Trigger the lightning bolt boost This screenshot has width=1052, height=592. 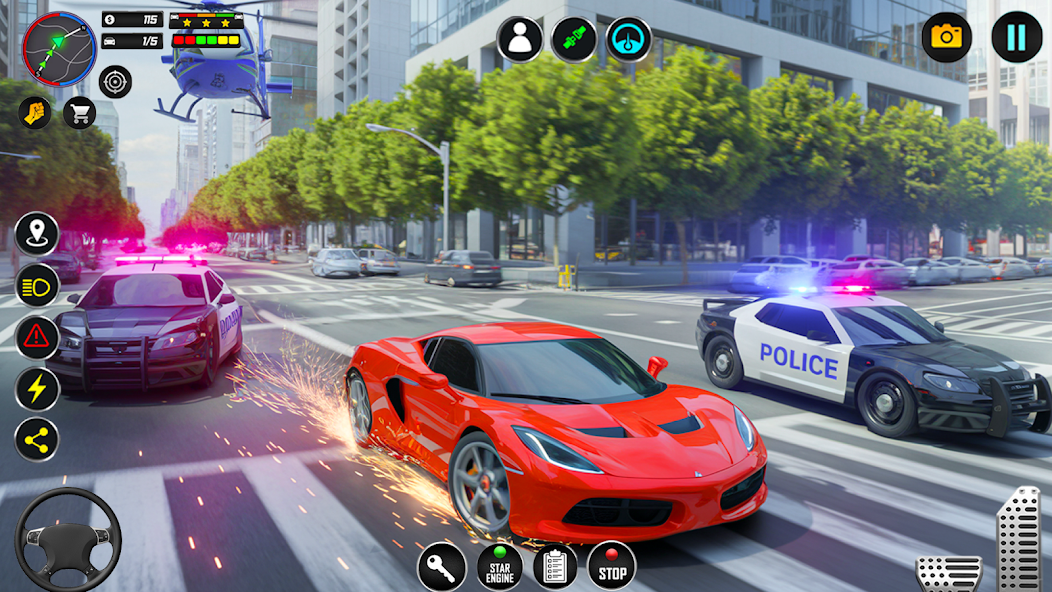[x=37, y=389]
